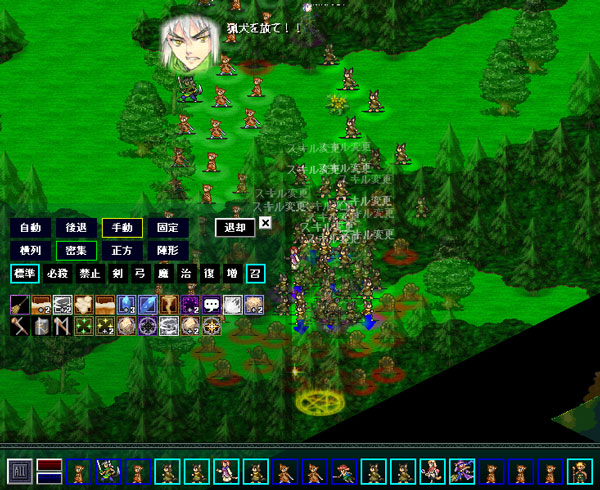Use the pickaxe skill icon
The height and width of the screenshot is (490, 600).
(x=19, y=326)
